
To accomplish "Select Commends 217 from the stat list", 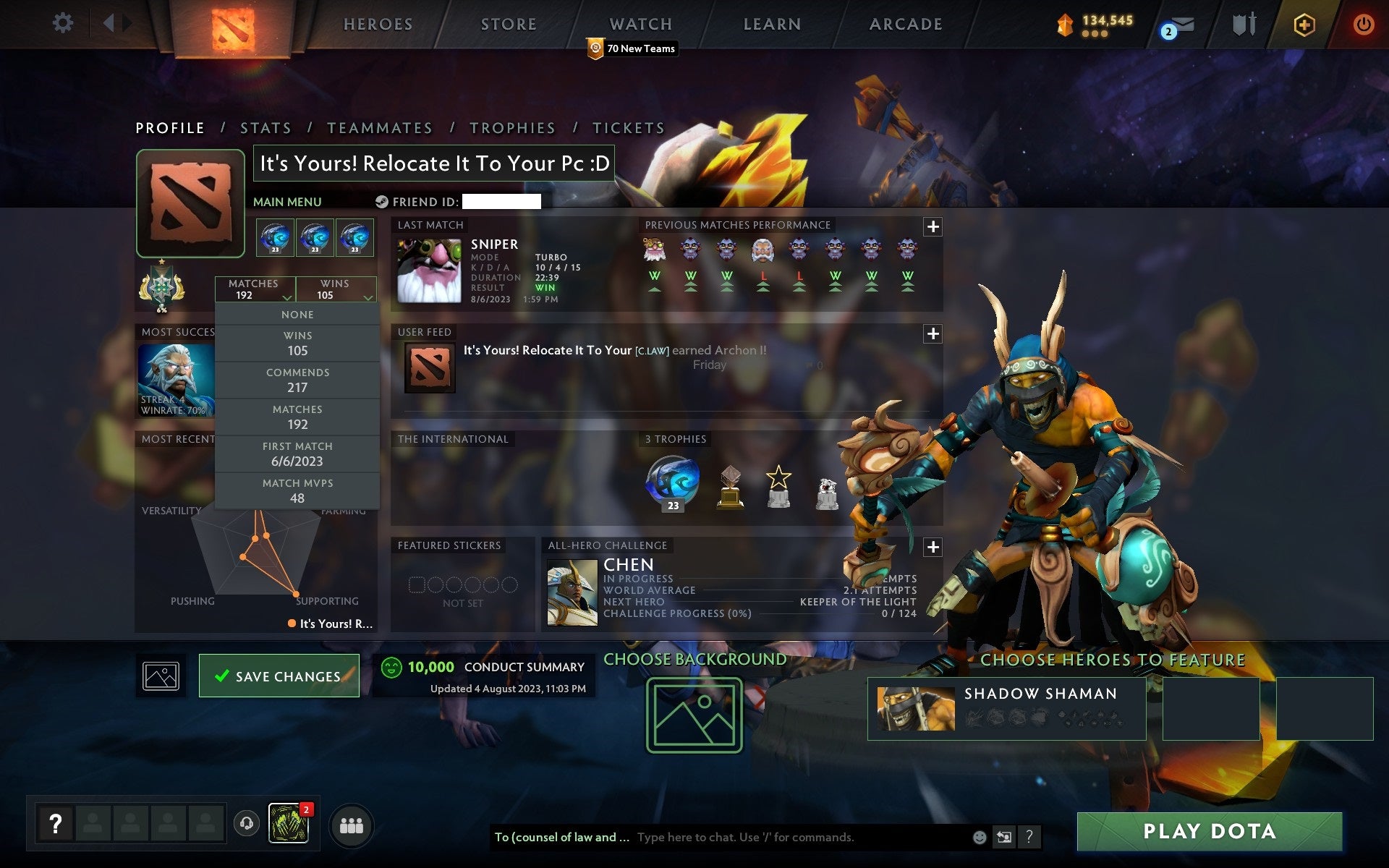I will pos(298,380).
